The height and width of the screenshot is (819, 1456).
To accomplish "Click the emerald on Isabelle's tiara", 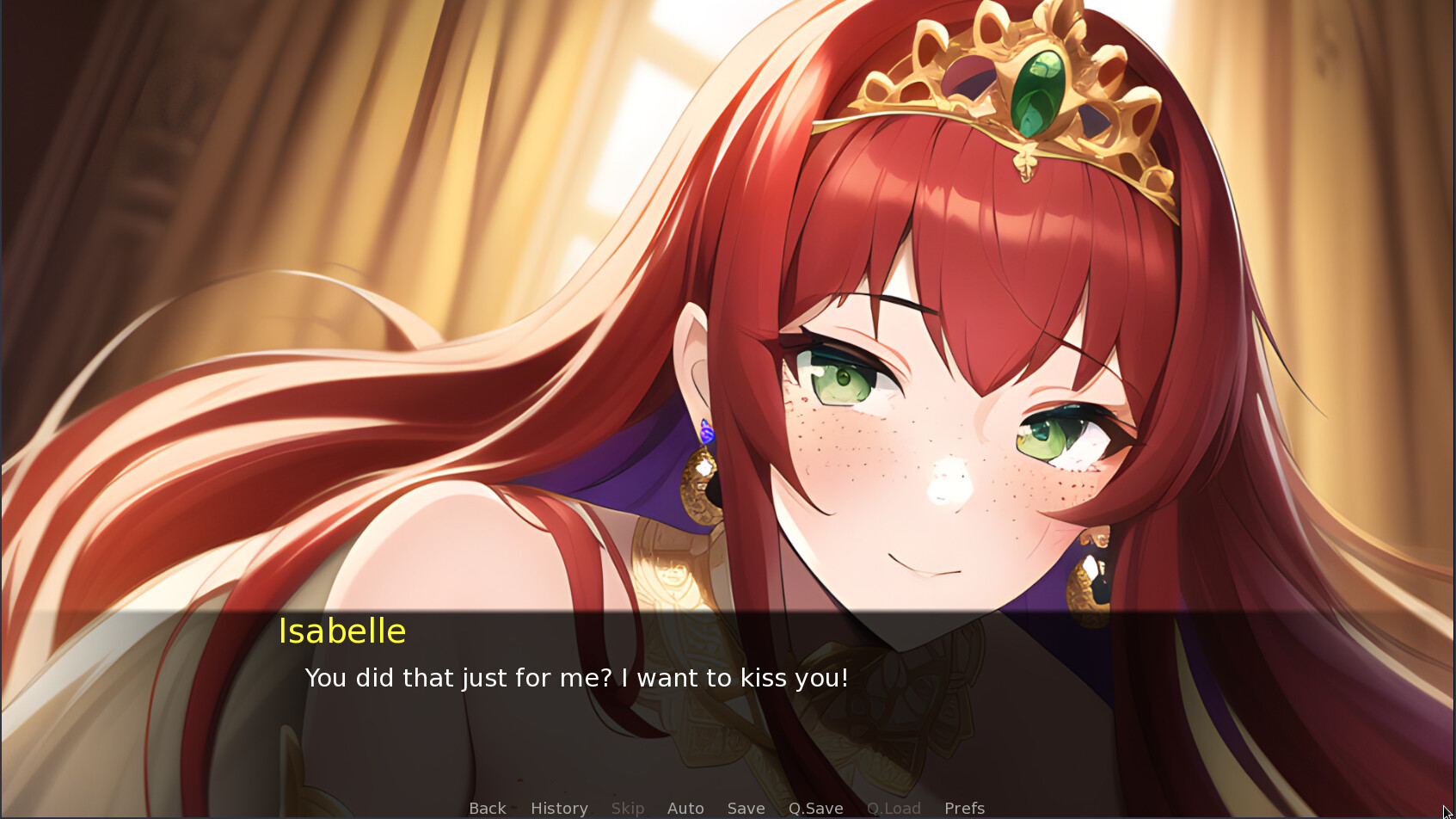I will 1036,90.
